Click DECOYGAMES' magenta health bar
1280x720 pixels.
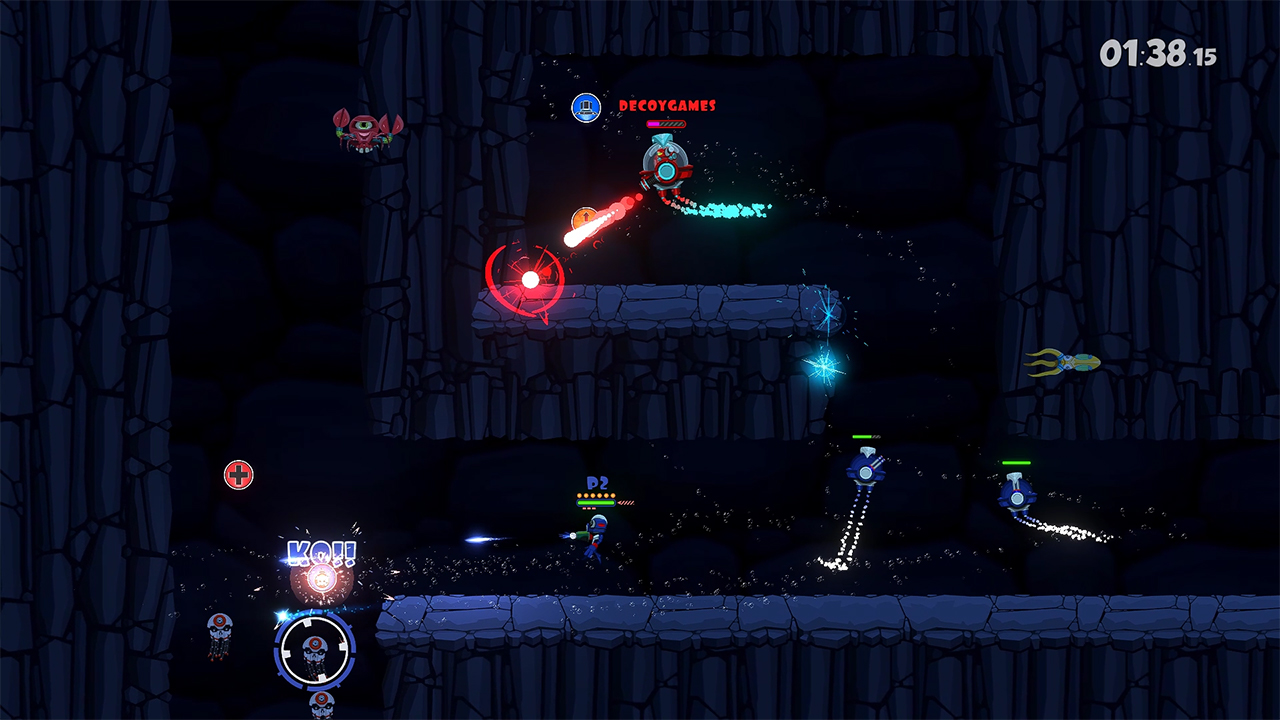tap(666, 124)
